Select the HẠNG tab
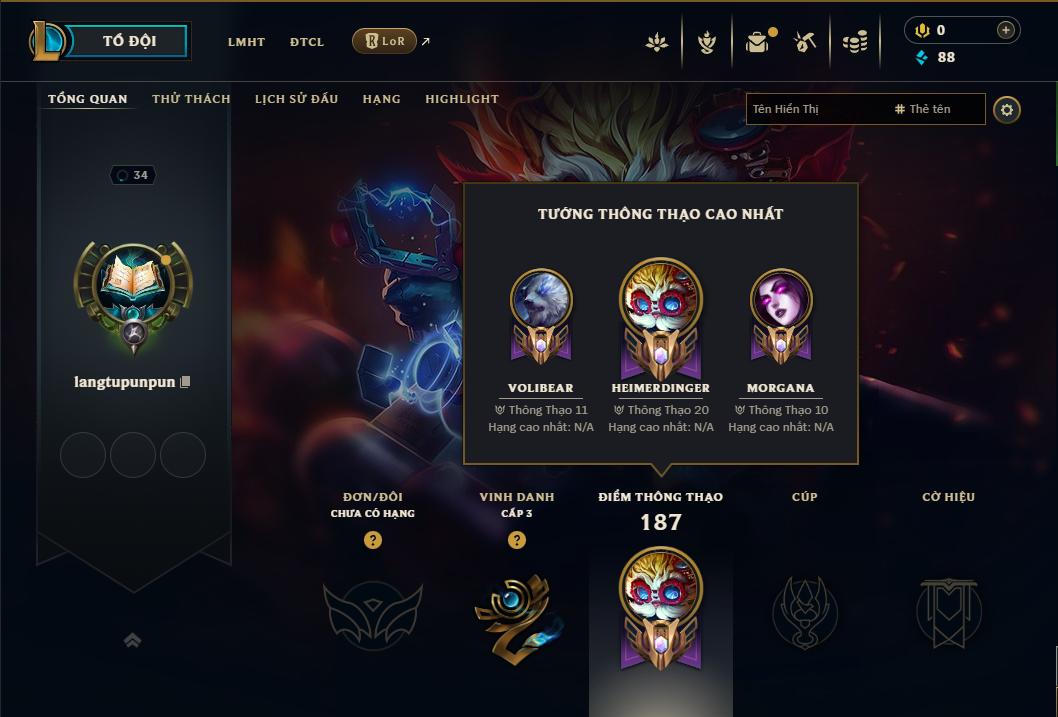 [x=381, y=99]
